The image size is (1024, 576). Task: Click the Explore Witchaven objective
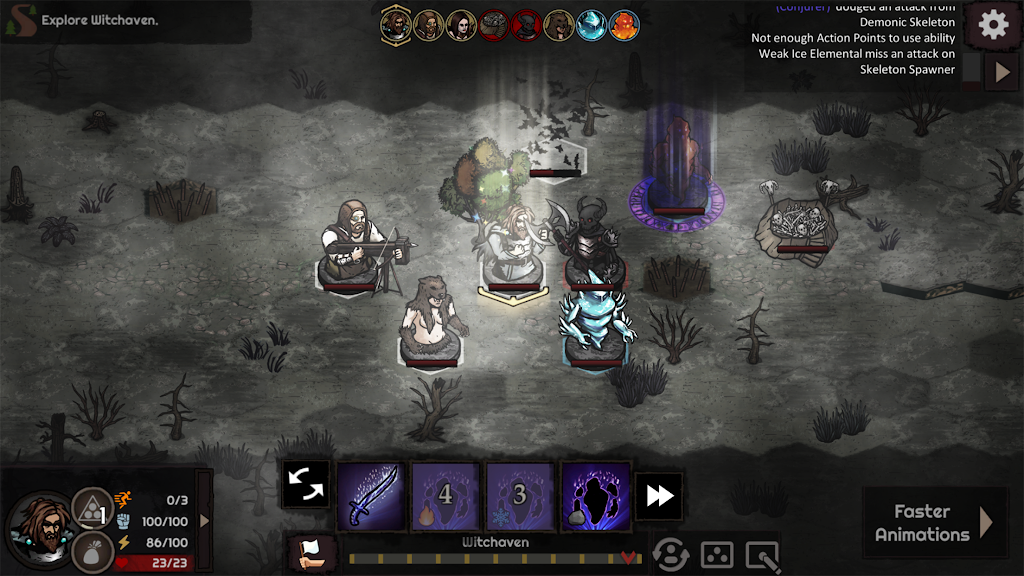click(x=100, y=20)
